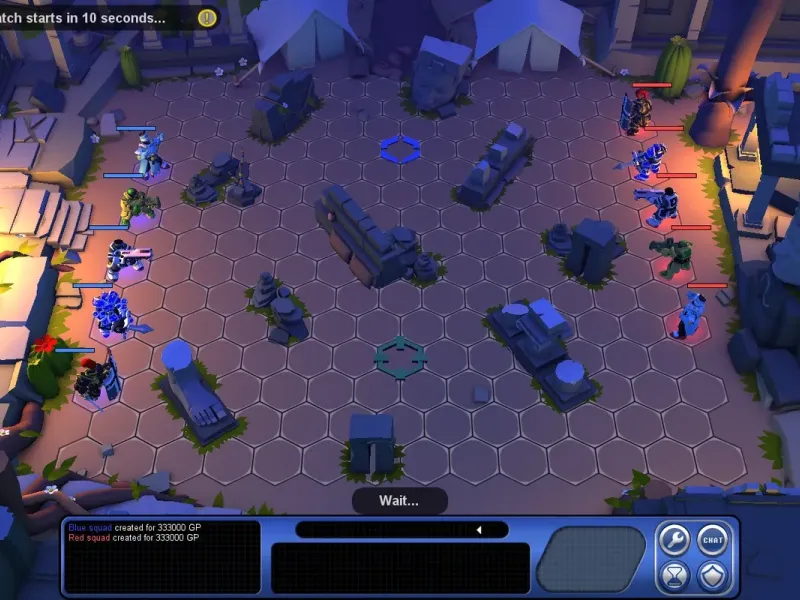The image size is (800, 600).
Task: Open the CHAT panel
Action: [x=712, y=540]
